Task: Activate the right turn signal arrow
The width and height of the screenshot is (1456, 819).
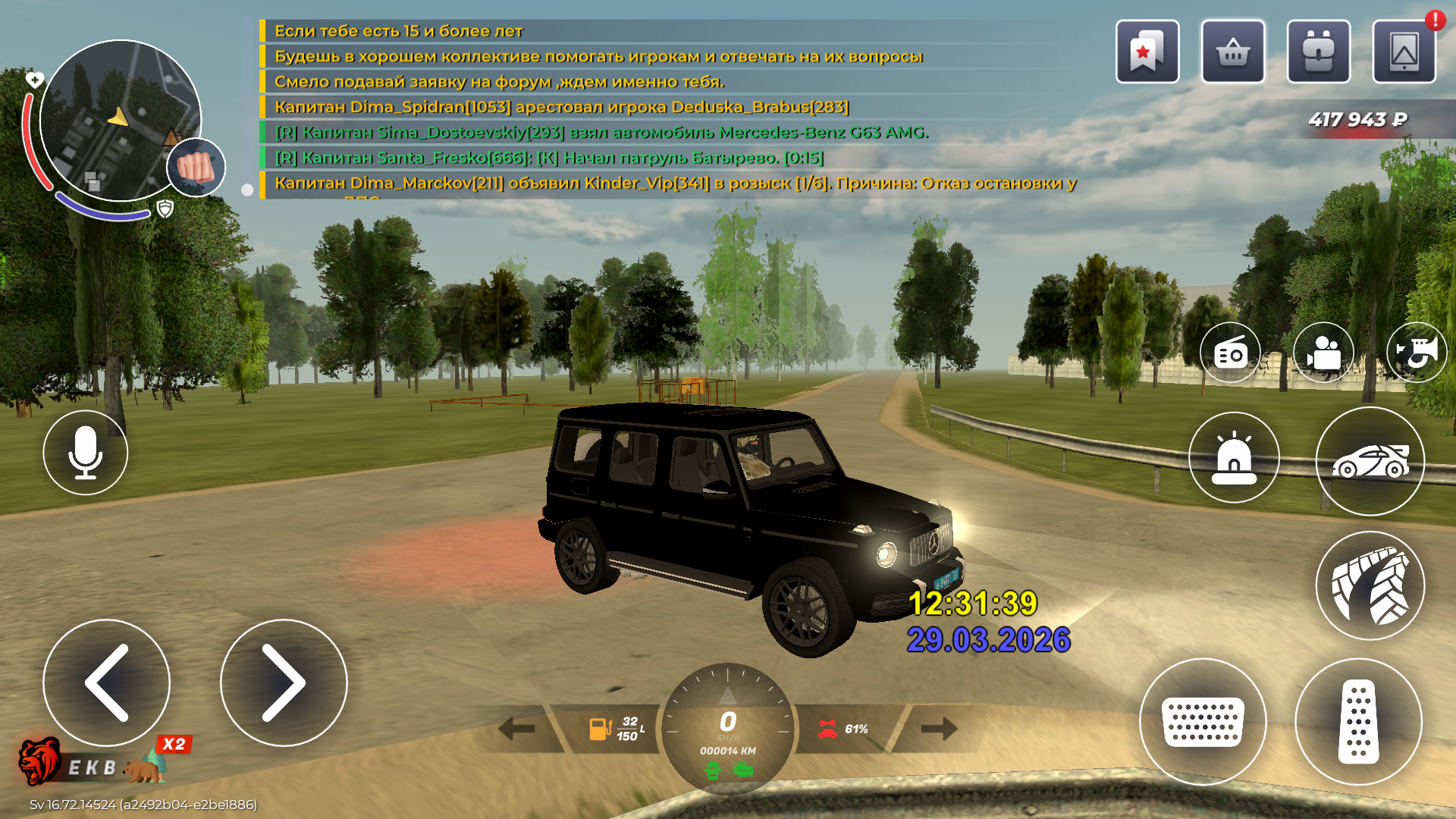Action: pyautogui.click(x=938, y=730)
